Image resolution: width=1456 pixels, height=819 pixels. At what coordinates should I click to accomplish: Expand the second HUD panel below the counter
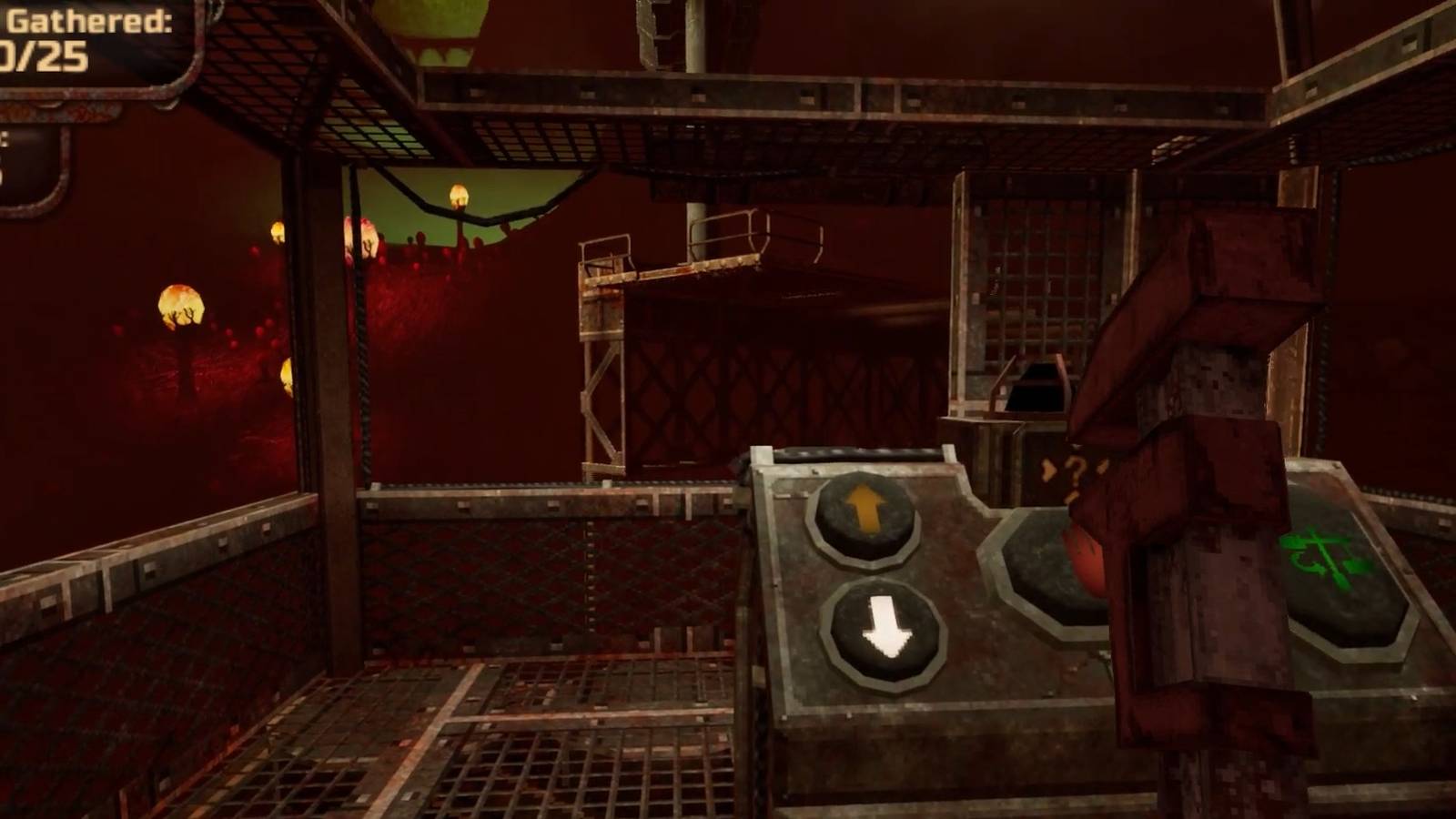27,159
